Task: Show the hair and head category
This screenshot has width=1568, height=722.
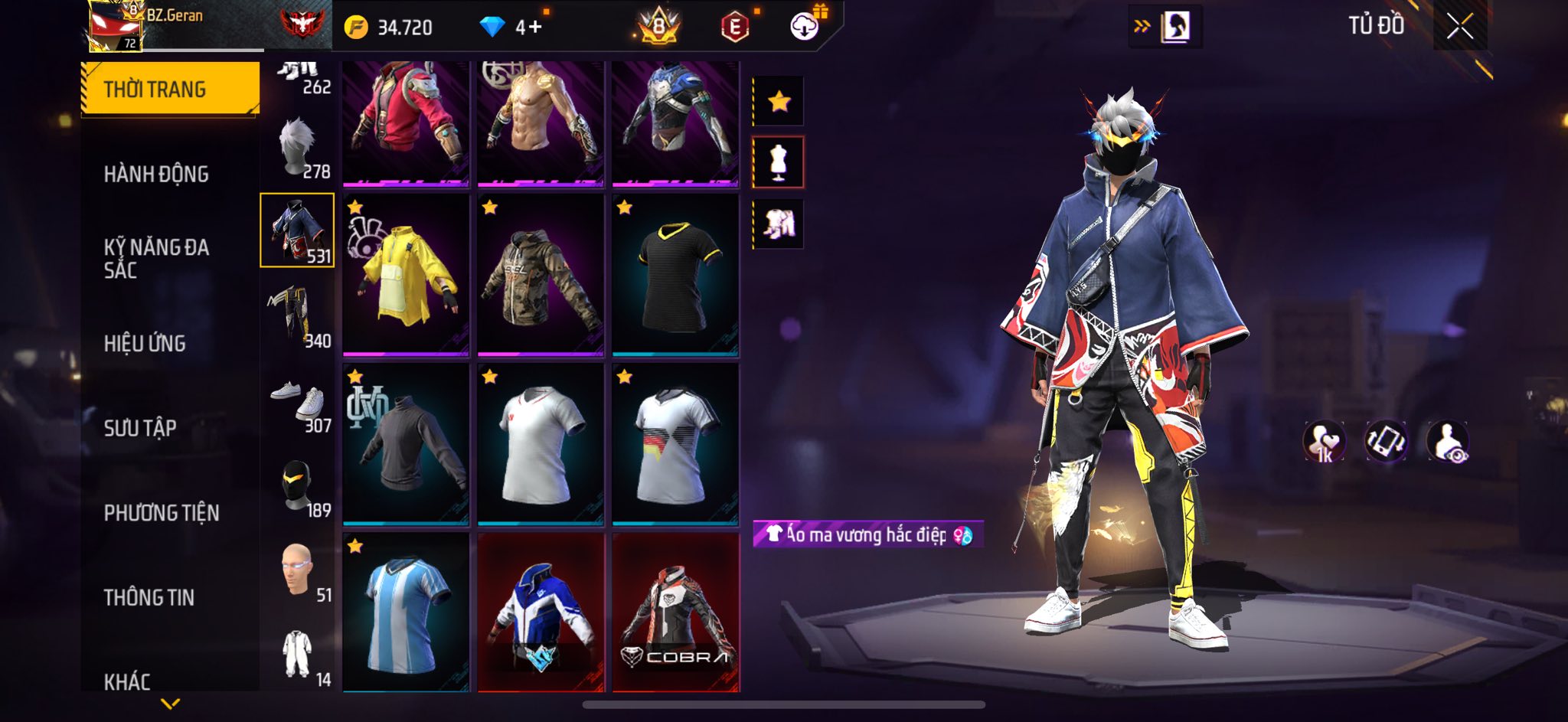Action: [x=299, y=148]
